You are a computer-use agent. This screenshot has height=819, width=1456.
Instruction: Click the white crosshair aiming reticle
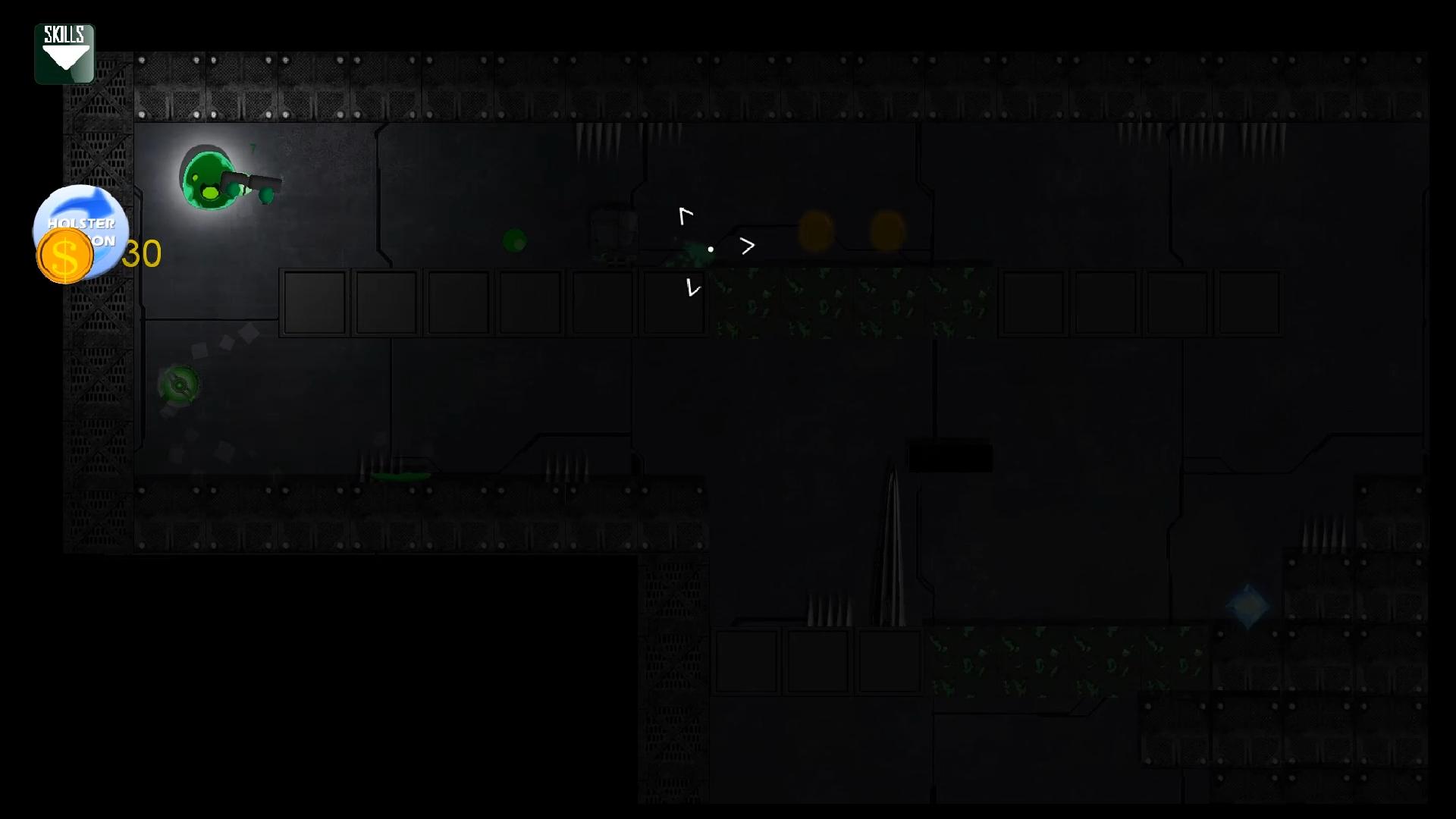[x=711, y=249]
